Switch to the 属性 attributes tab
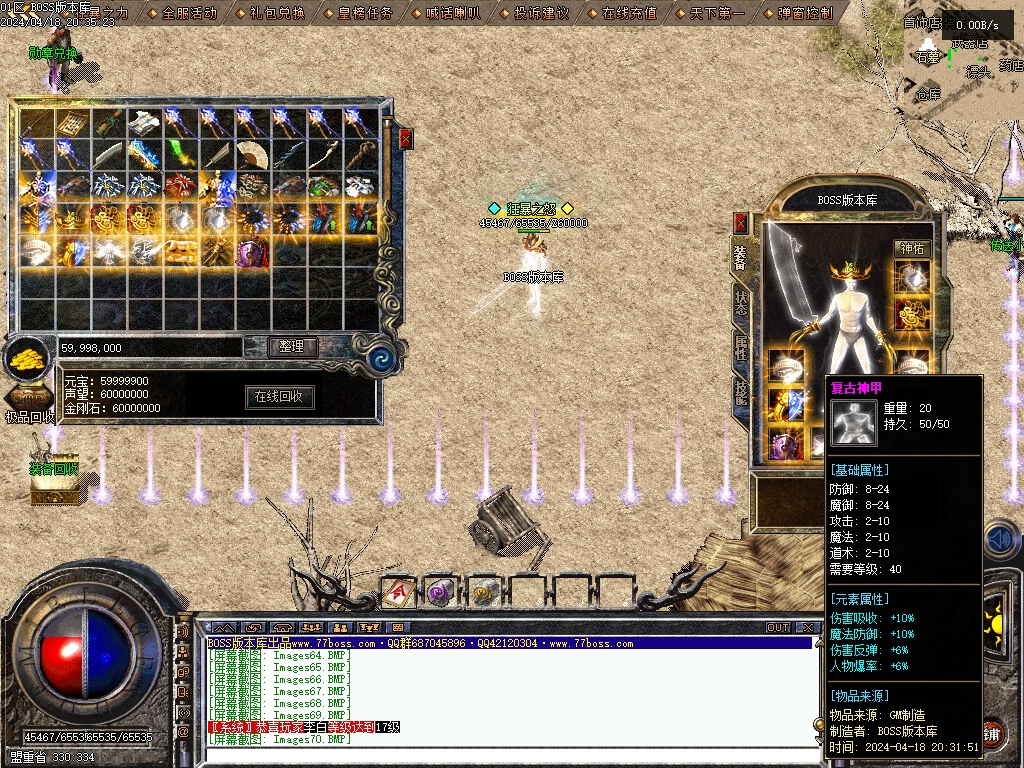This screenshot has height=768, width=1024. tap(740, 347)
